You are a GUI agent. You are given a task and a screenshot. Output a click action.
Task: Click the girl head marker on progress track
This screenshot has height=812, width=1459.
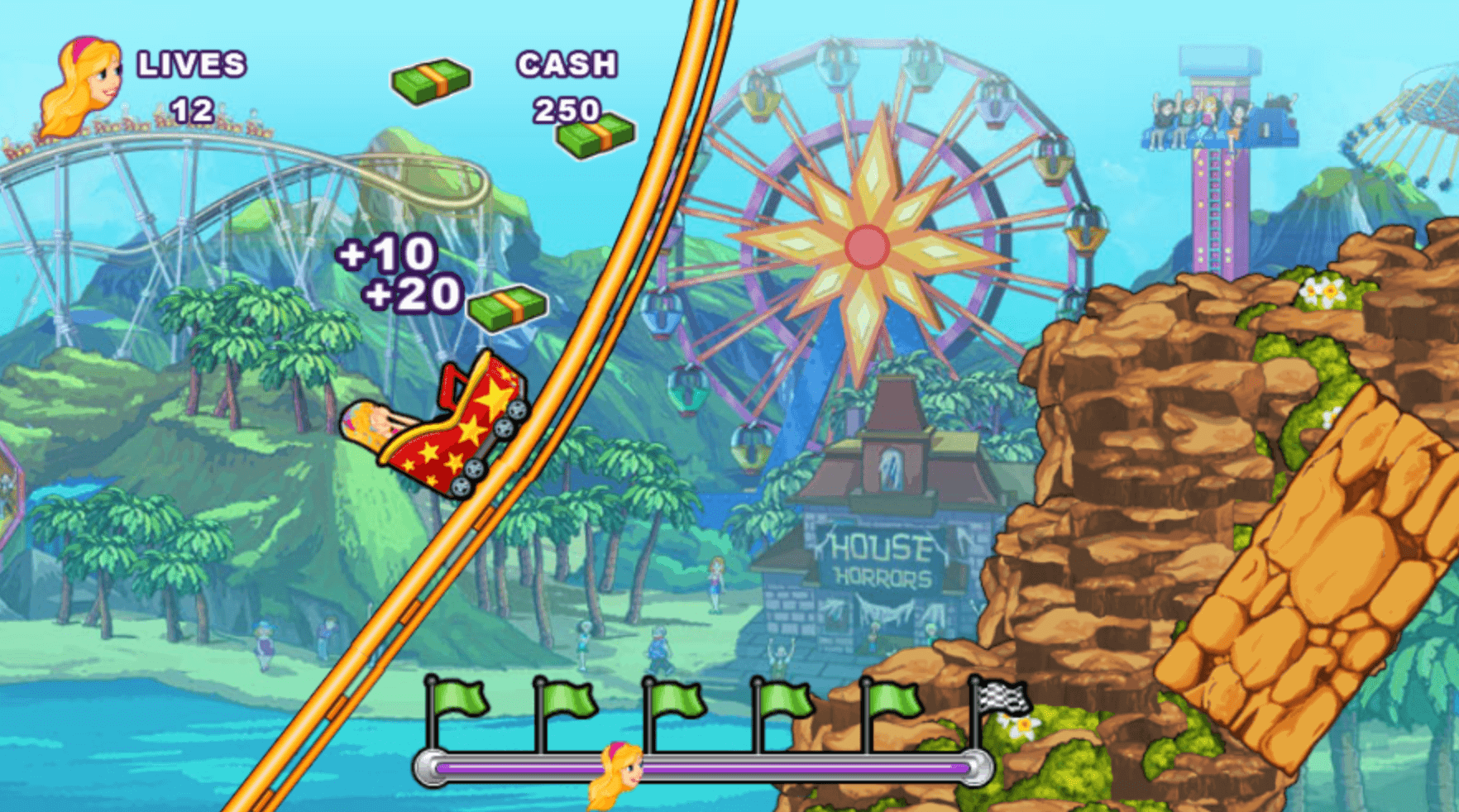618,774
